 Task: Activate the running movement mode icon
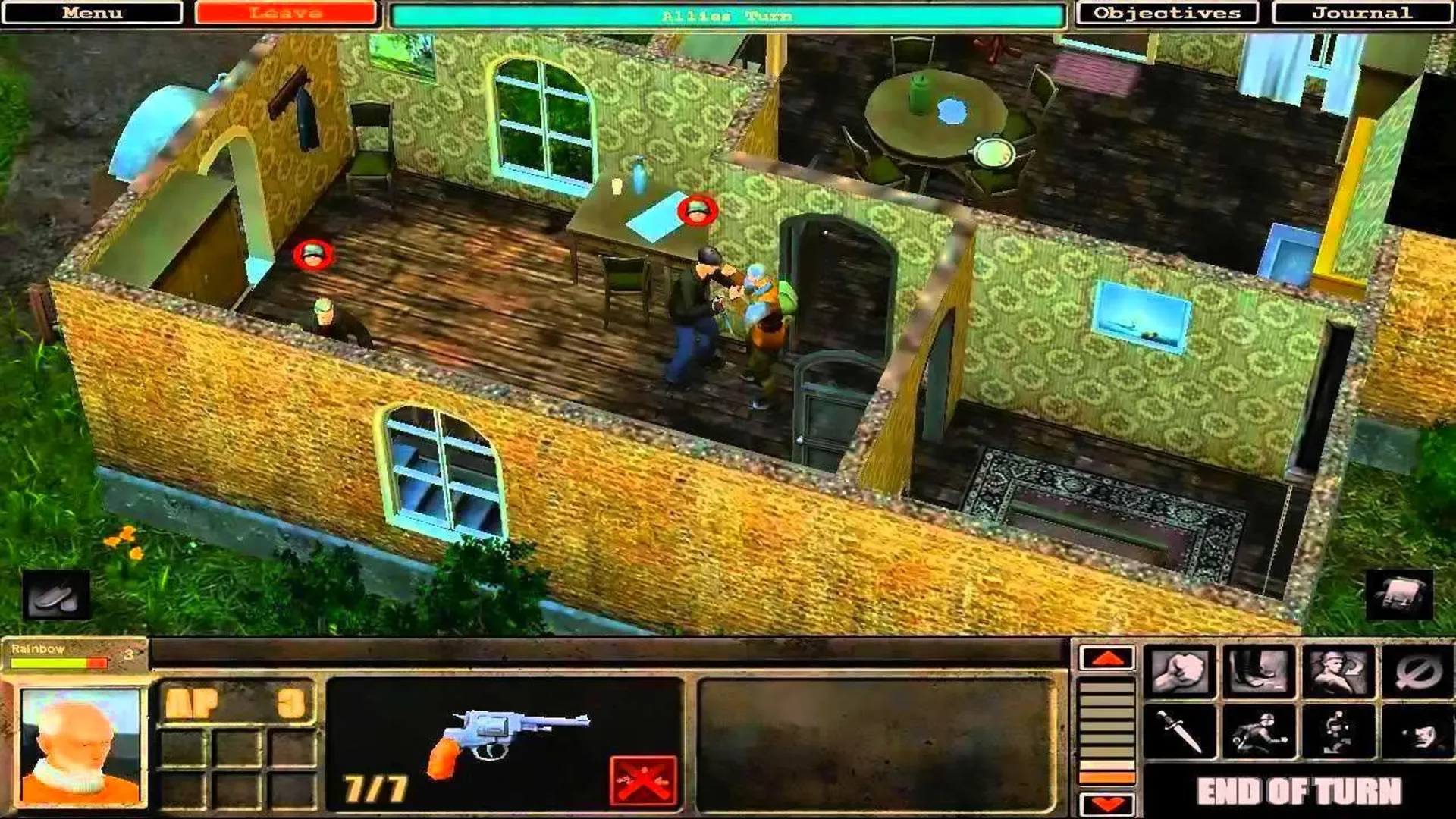[x=1260, y=732]
